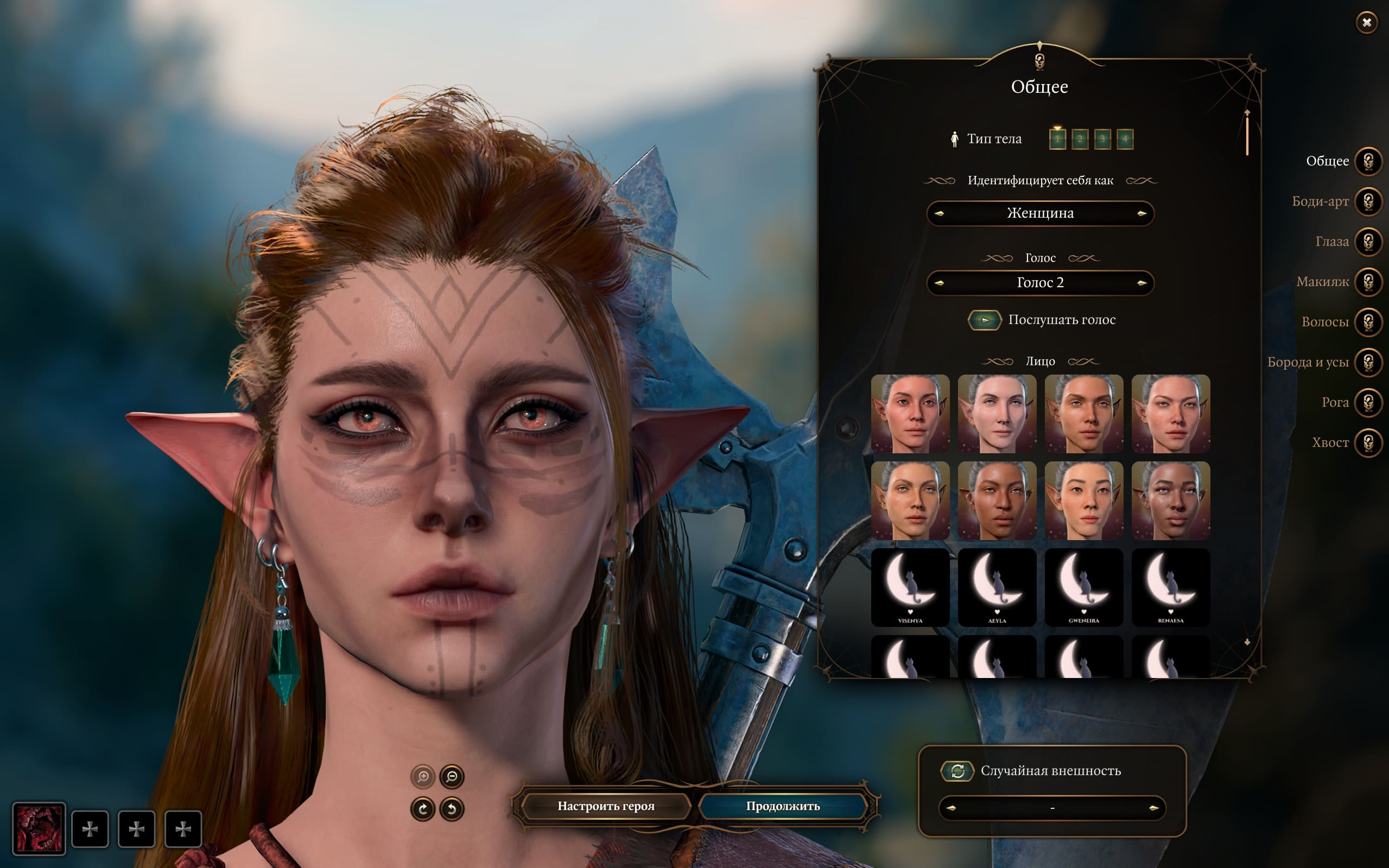Randomize appearance with Случайная внешность
The height and width of the screenshot is (868, 1389).
pyautogui.click(x=957, y=771)
